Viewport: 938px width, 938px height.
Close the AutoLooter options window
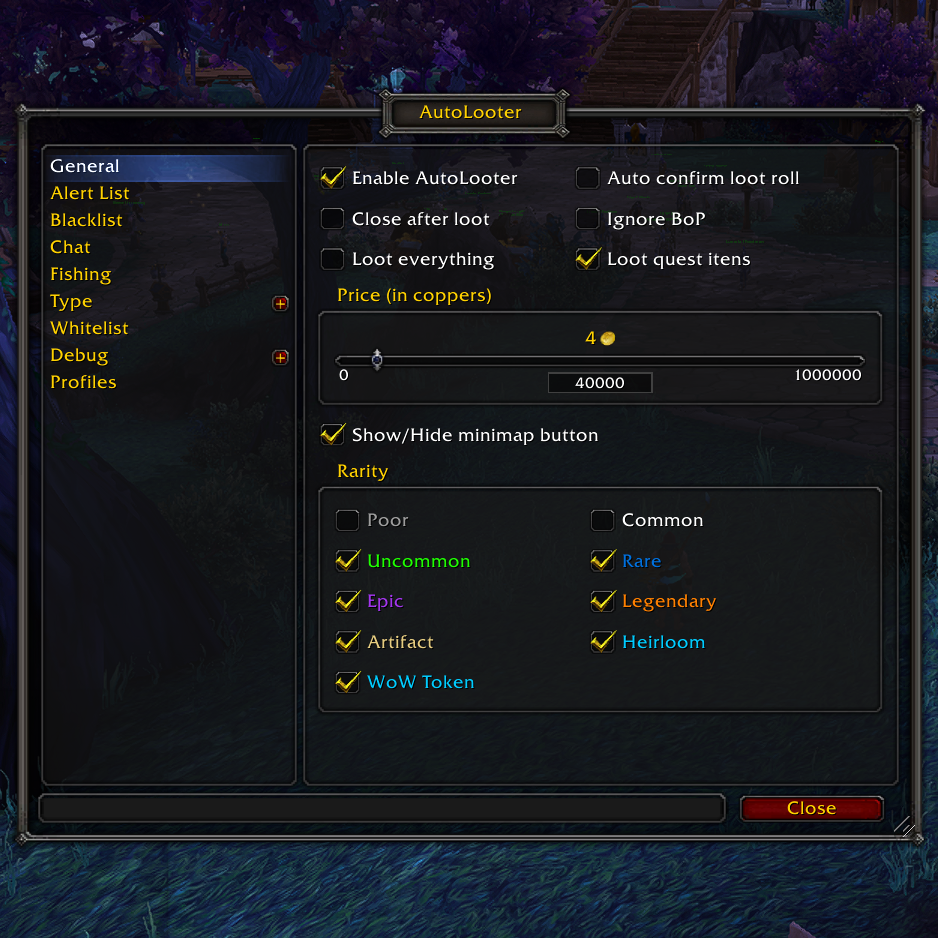[811, 808]
